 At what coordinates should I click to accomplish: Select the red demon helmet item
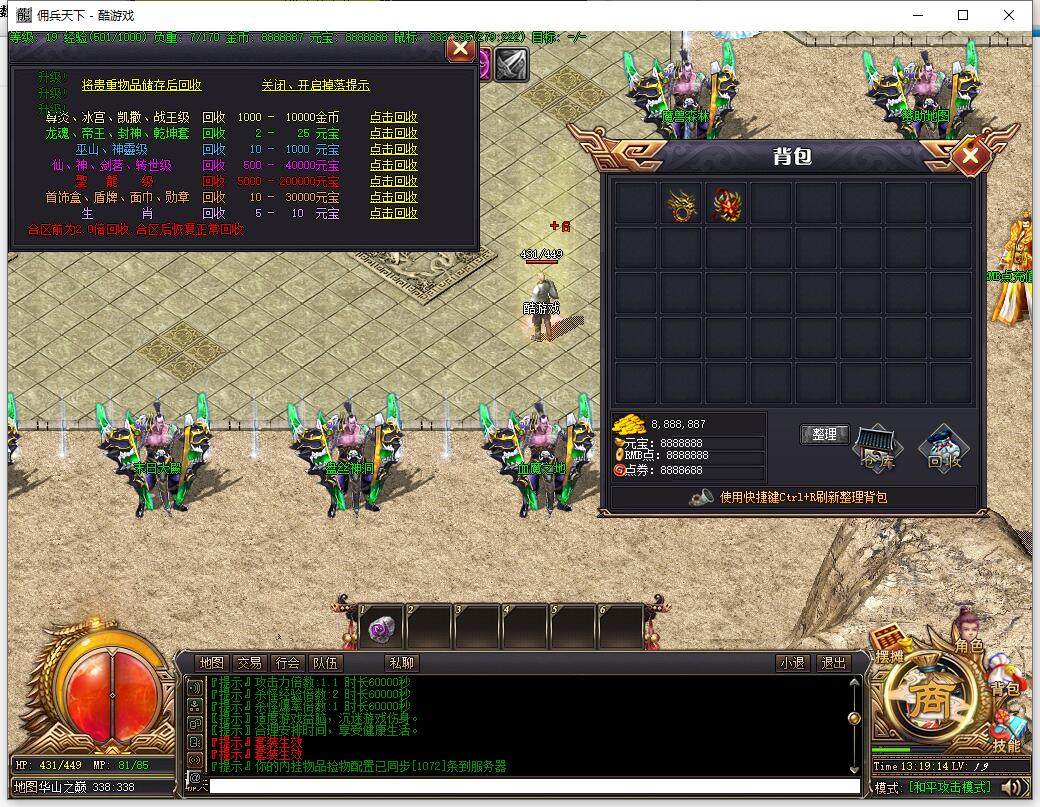726,204
